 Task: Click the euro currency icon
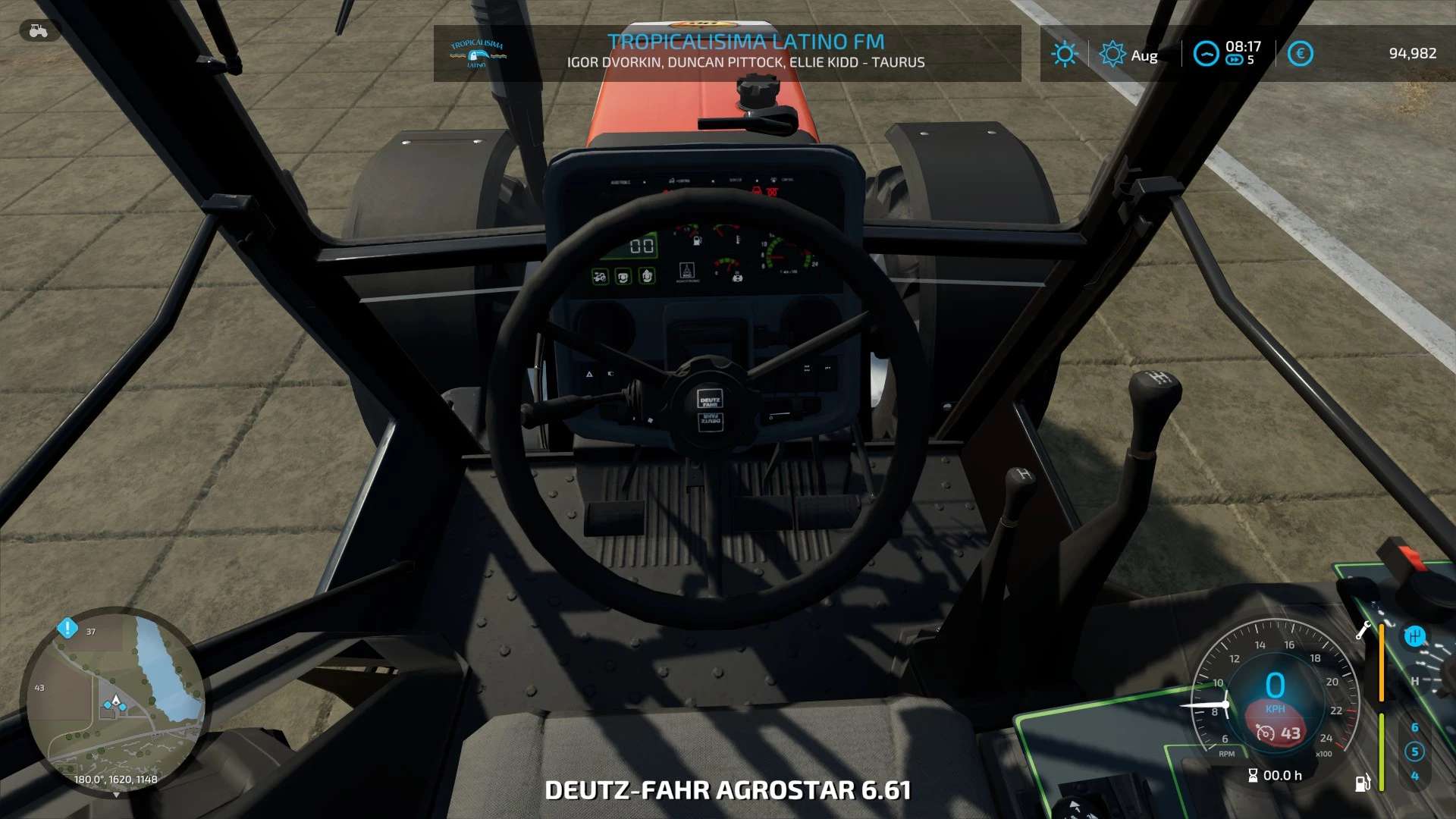click(1300, 52)
